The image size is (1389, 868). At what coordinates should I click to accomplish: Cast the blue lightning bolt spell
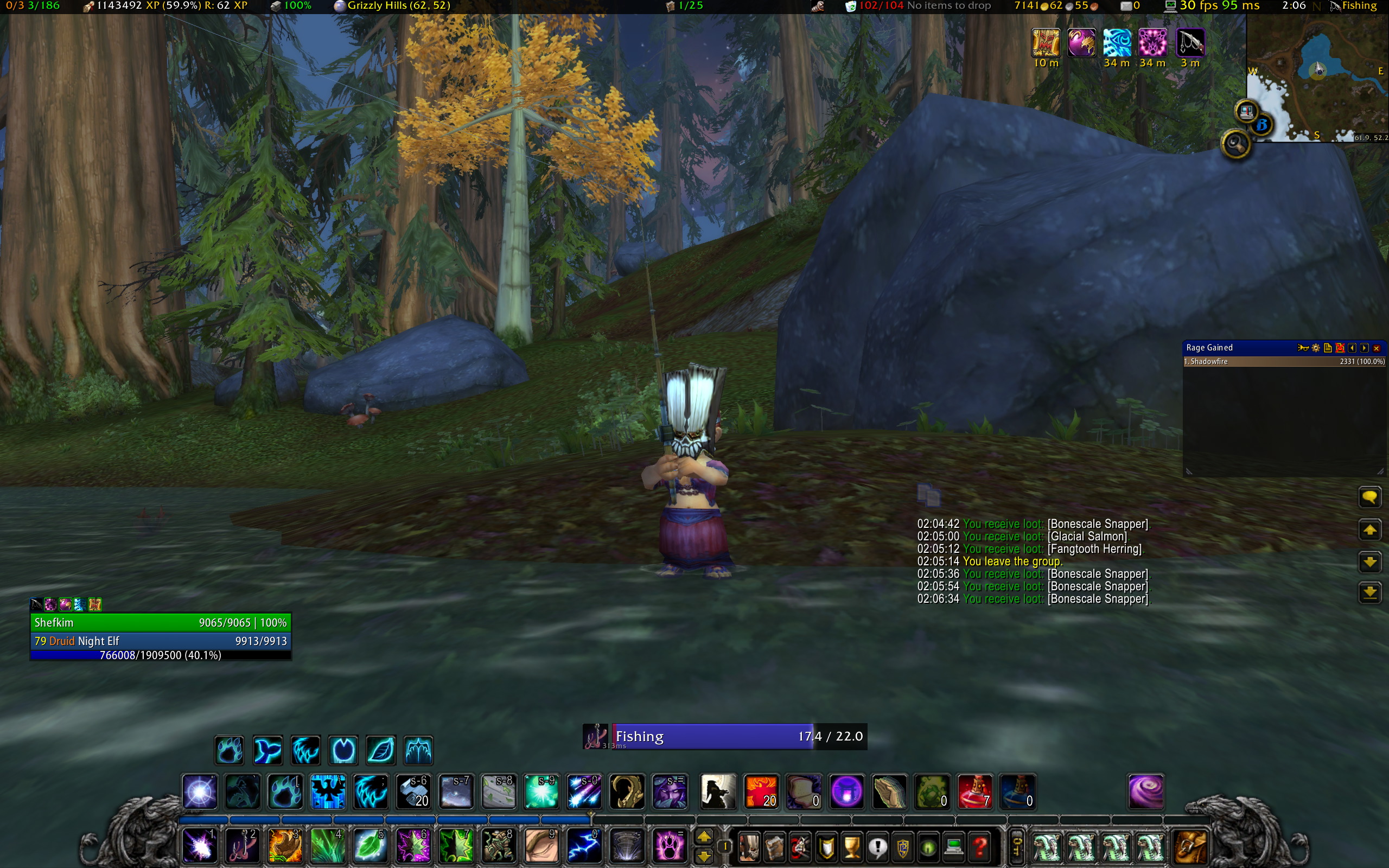[584, 846]
